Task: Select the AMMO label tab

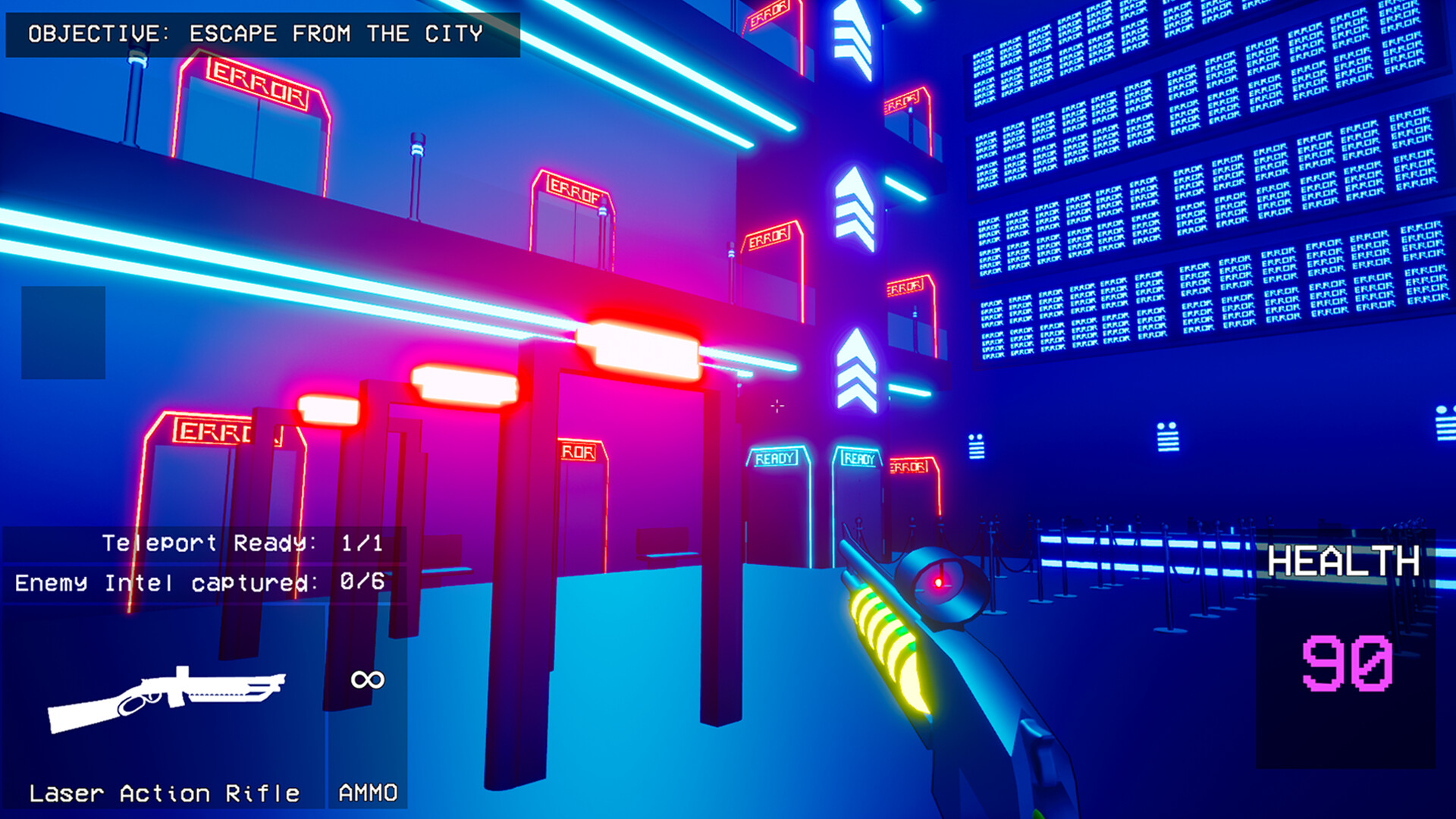Action: tap(366, 792)
